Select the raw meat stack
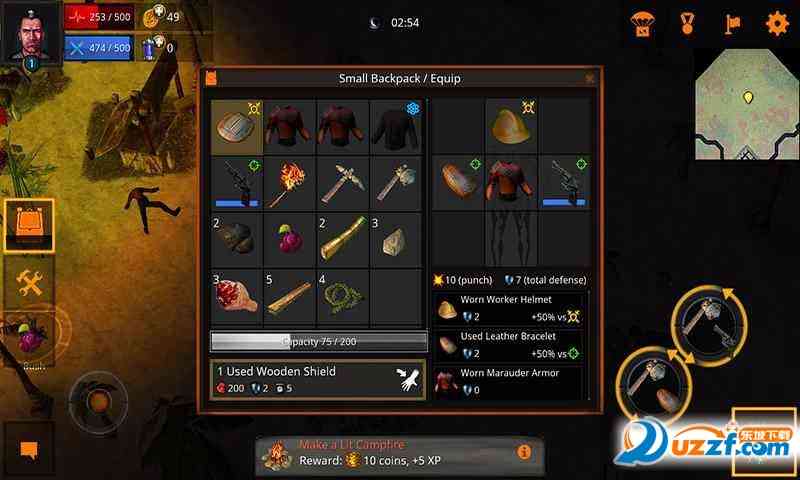Image resolution: width=800 pixels, height=480 pixels. pos(236,296)
